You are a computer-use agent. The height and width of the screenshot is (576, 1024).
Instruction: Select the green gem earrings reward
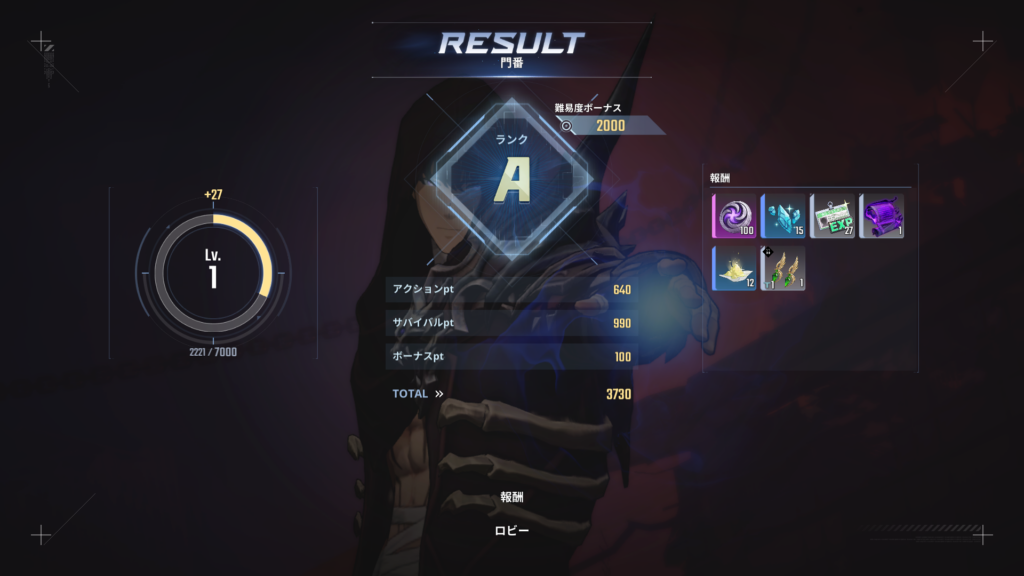783,268
